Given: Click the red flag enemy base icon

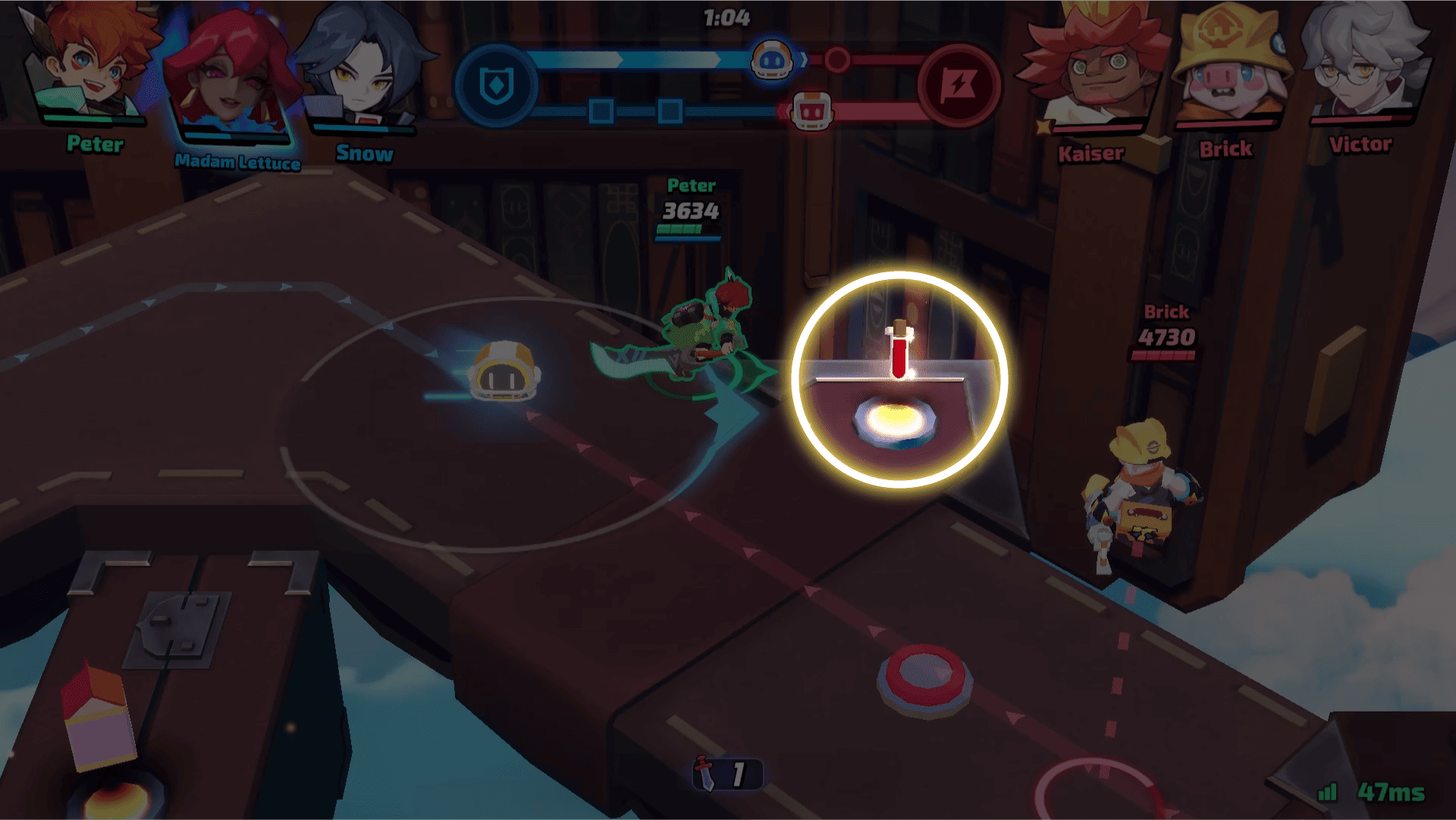Looking at the screenshot, I should [x=959, y=86].
